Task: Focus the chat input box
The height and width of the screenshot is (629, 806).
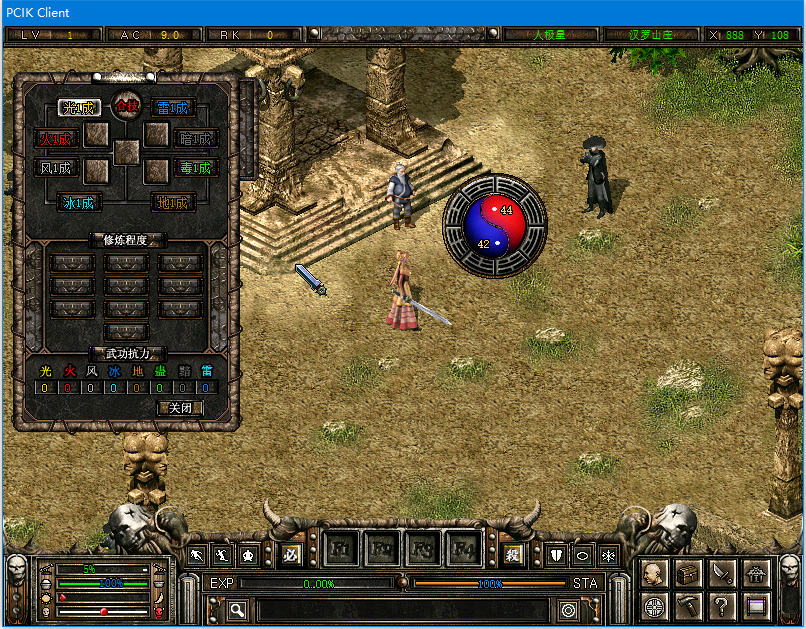Action: [400, 609]
